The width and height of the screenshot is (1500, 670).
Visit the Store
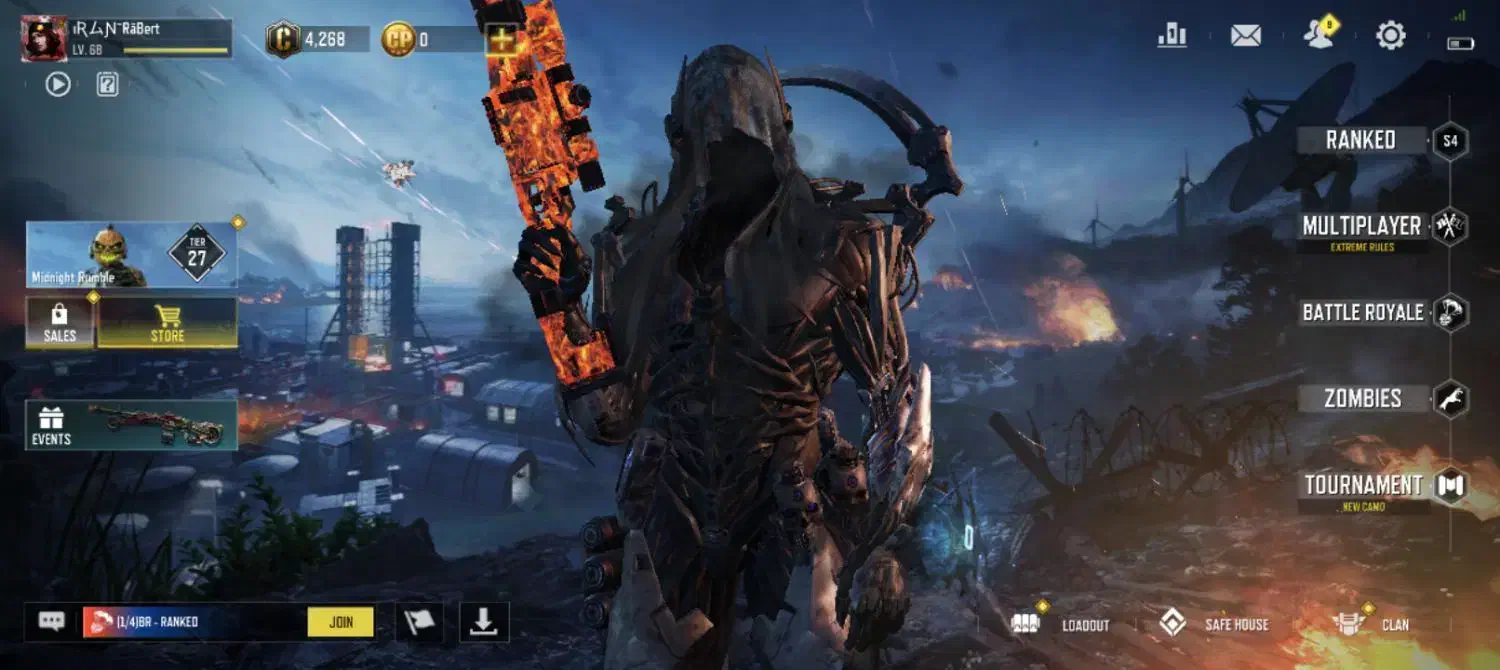(x=167, y=323)
